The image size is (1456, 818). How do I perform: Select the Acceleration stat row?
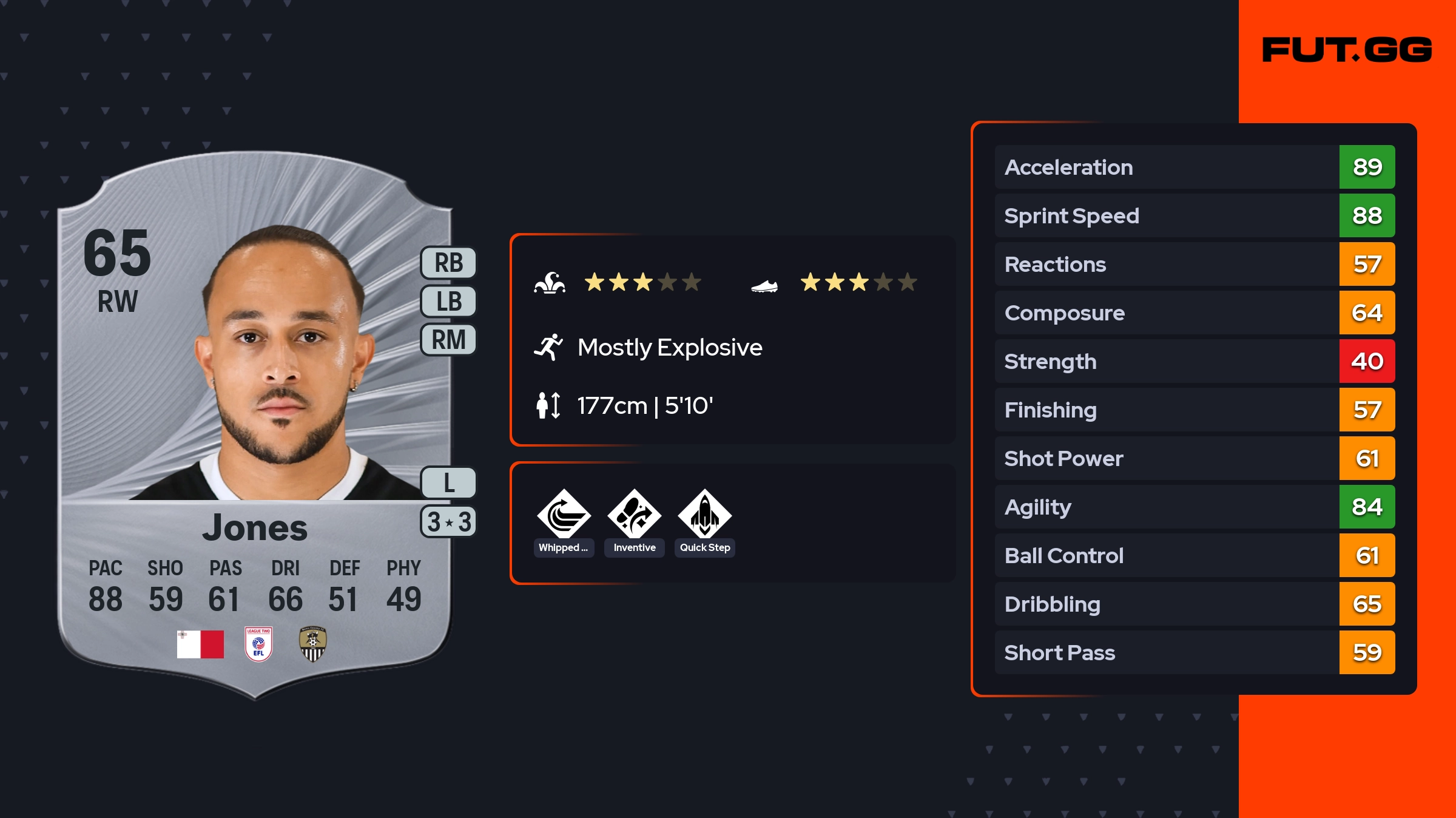(1194, 167)
